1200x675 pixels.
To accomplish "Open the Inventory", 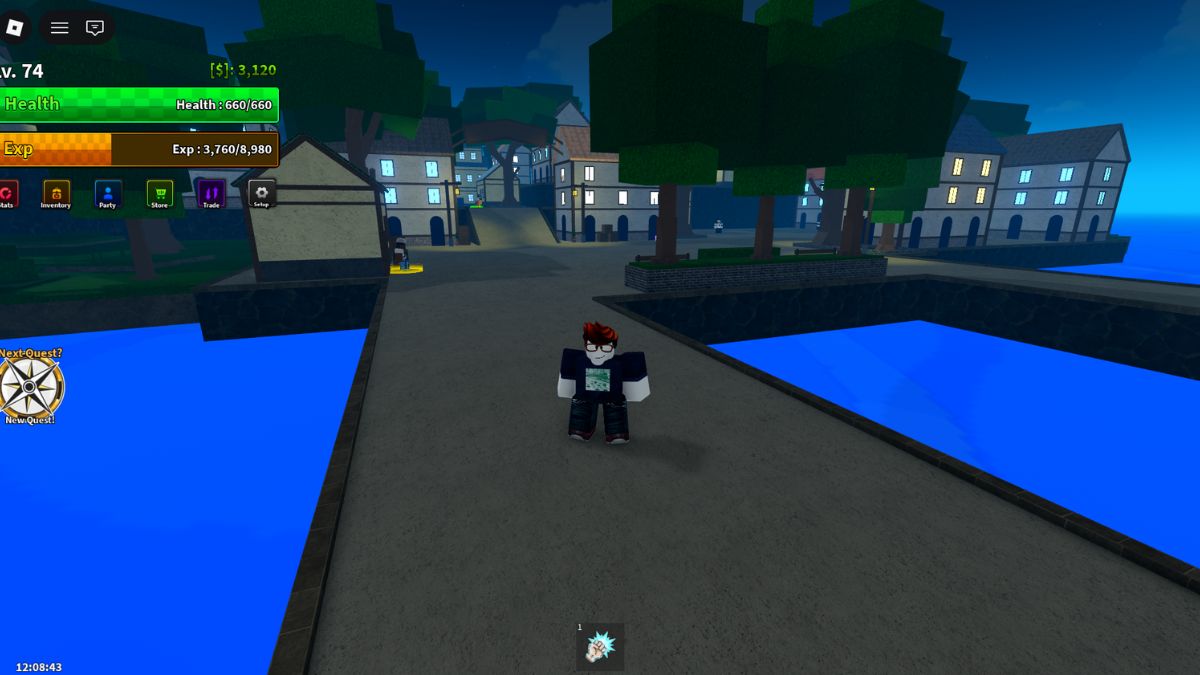I will click(56, 193).
